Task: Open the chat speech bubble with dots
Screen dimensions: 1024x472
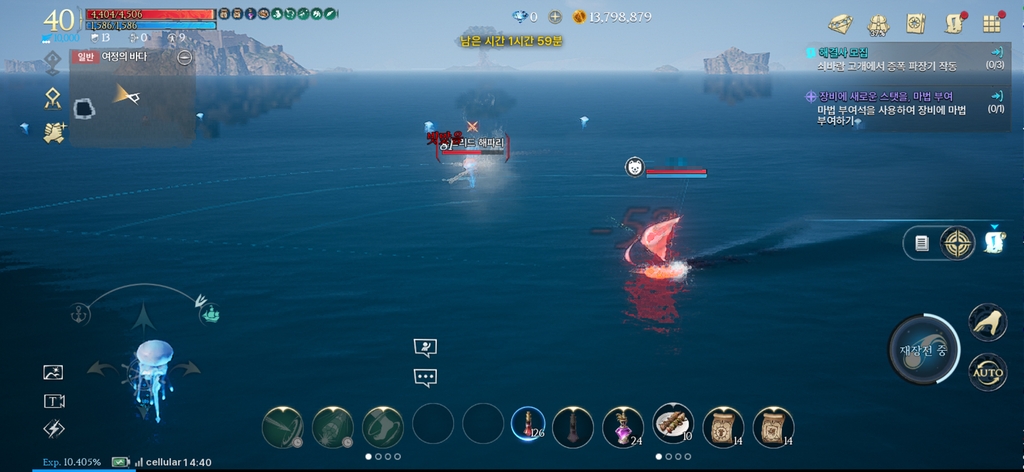Action: click(426, 378)
